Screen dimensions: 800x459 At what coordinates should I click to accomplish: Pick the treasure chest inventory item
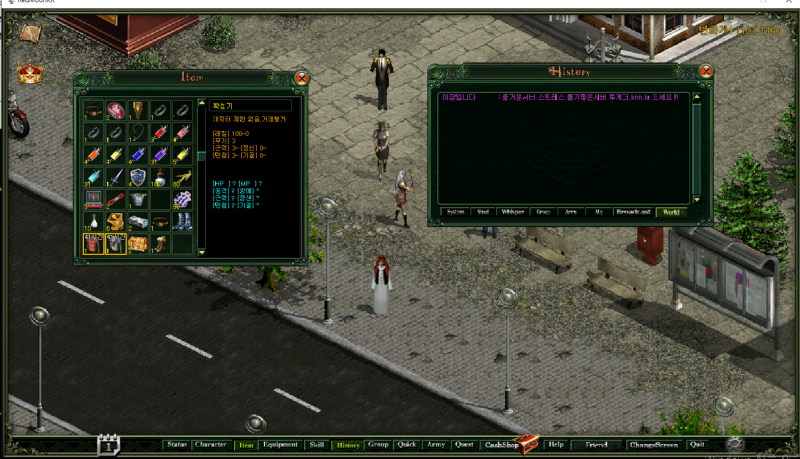pyautogui.click(x=137, y=243)
